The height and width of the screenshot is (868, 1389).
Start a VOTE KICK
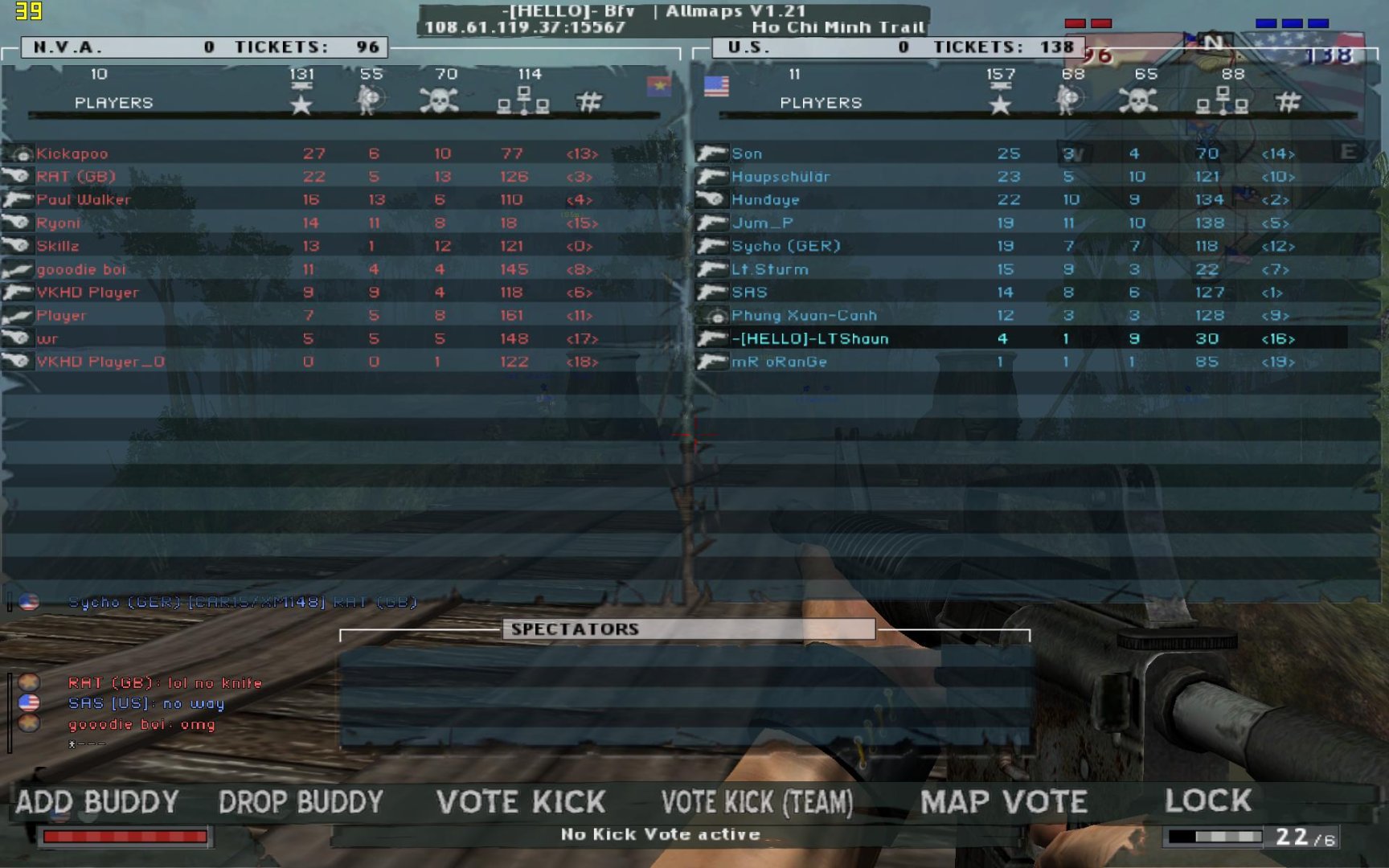coord(521,802)
